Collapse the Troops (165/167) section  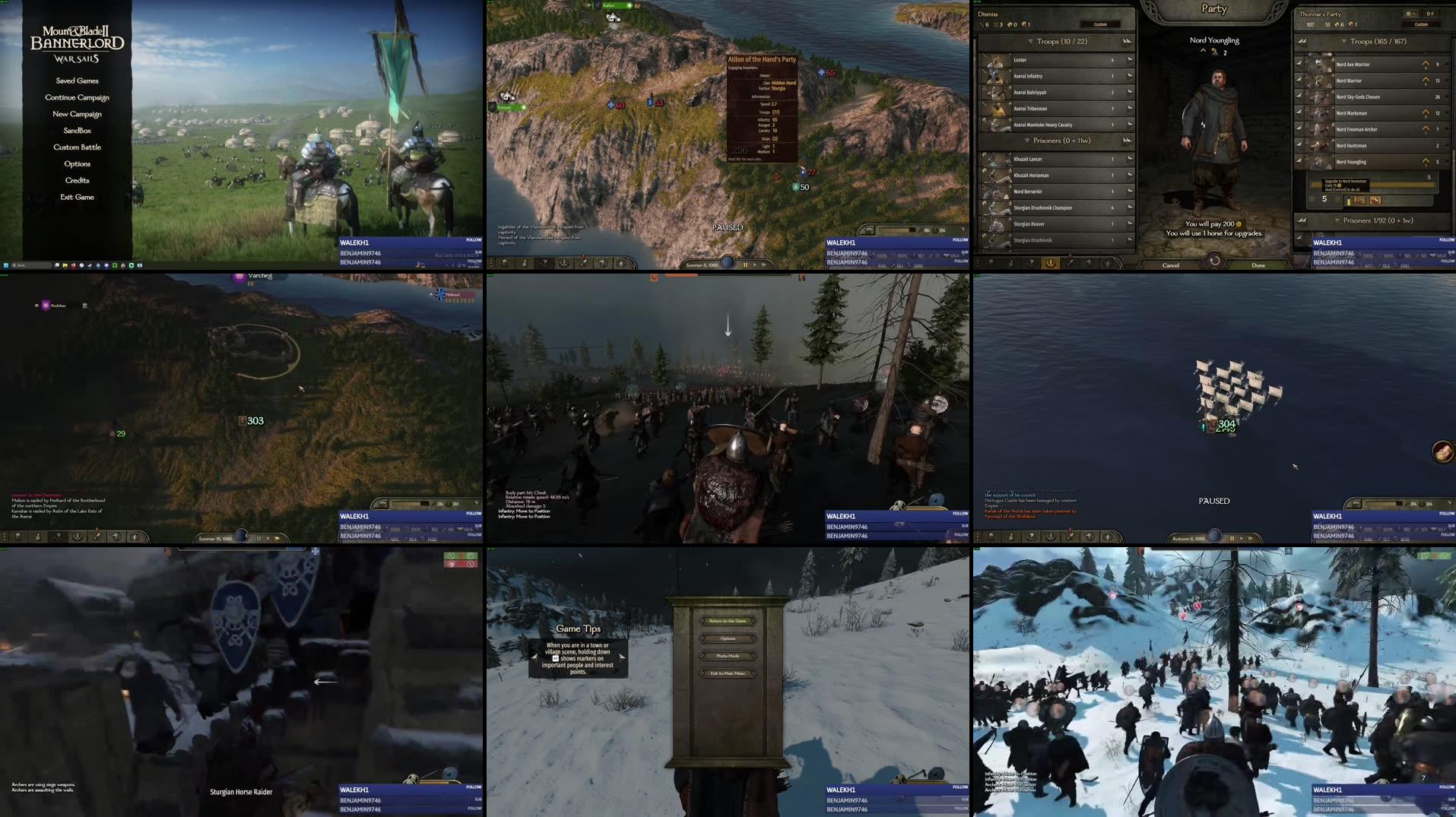(1343, 41)
